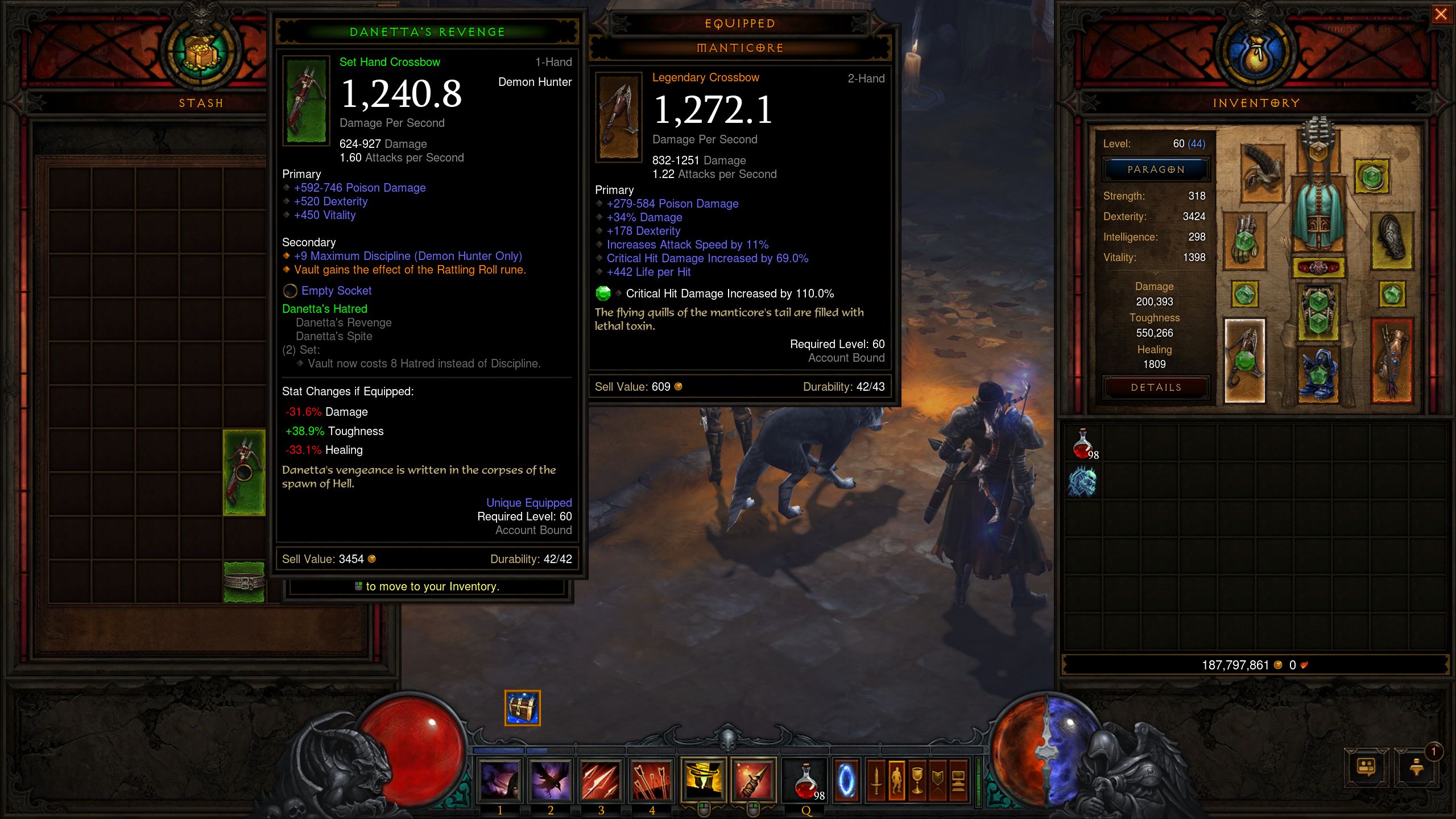The width and height of the screenshot is (1456, 819).
Task: Select the green belt item in stash
Action: (244, 581)
